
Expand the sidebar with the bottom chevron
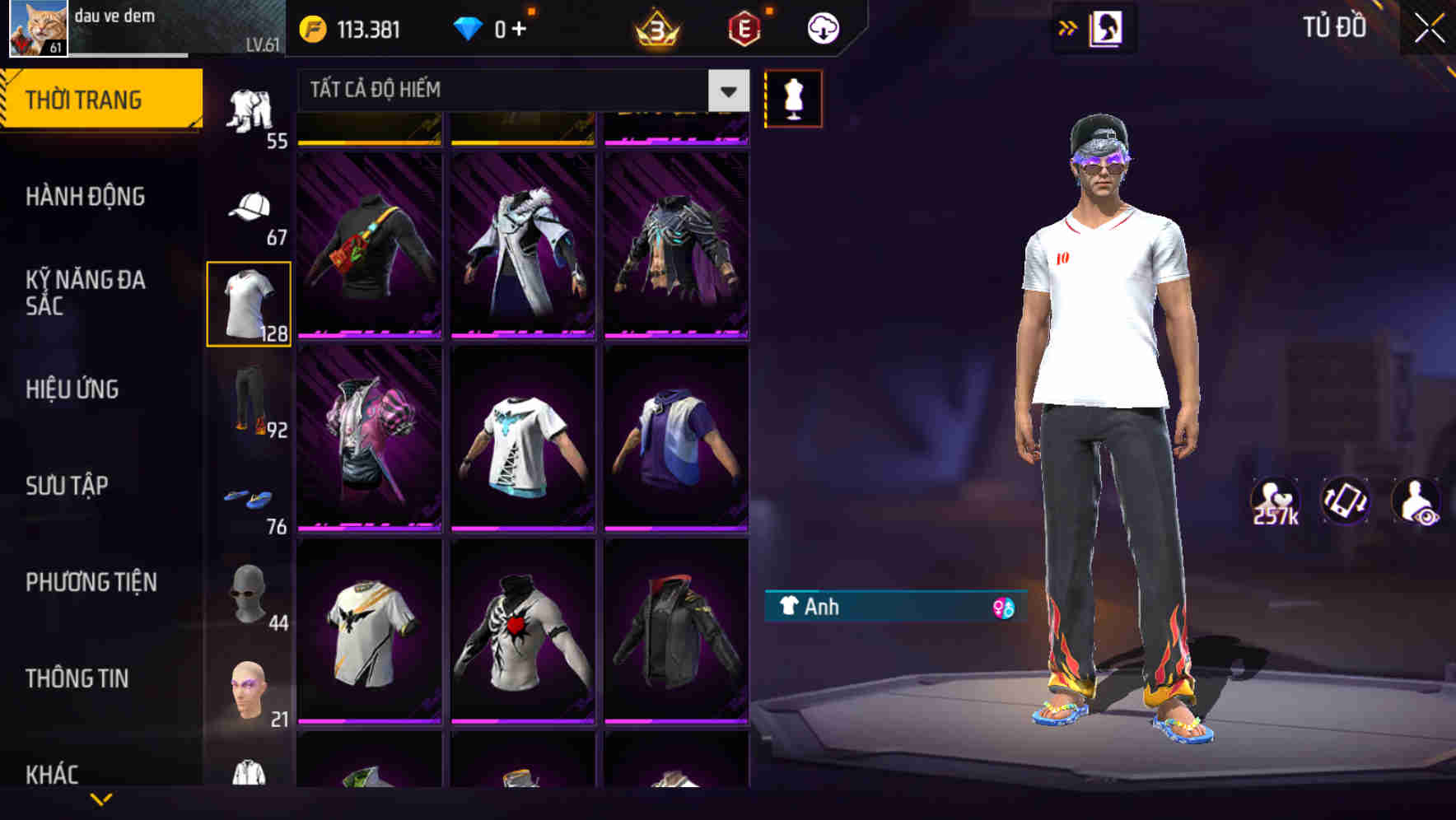pyautogui.click(x=100, y=800)
